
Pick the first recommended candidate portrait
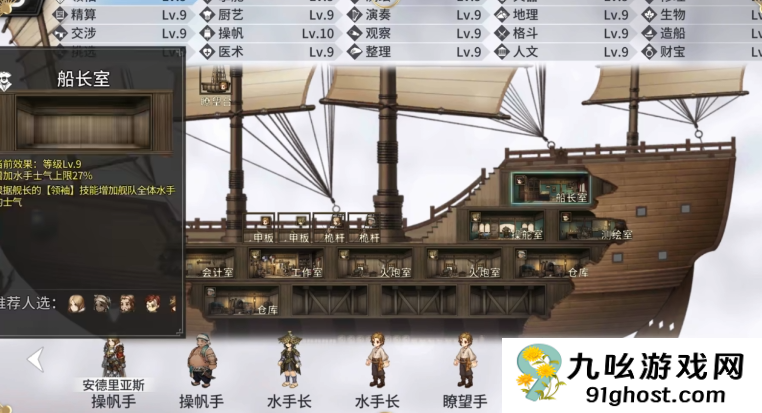click(76, 302)
